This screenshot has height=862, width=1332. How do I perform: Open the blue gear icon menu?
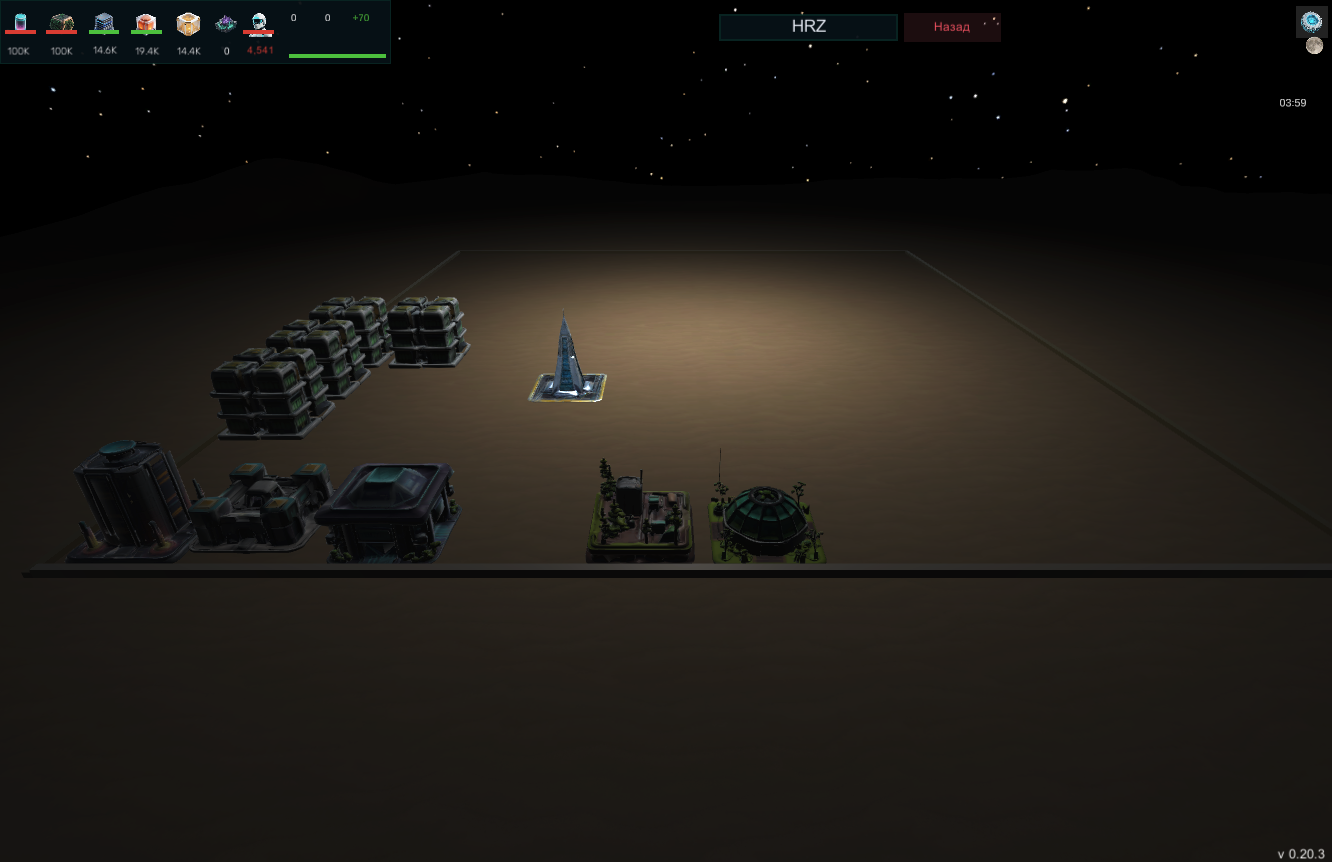(x=1312, y=21)
